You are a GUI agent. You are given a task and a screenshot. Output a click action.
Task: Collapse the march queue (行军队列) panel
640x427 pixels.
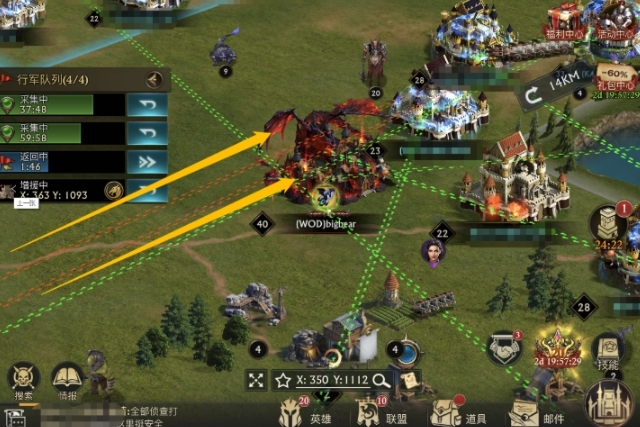tap(154, 80)
